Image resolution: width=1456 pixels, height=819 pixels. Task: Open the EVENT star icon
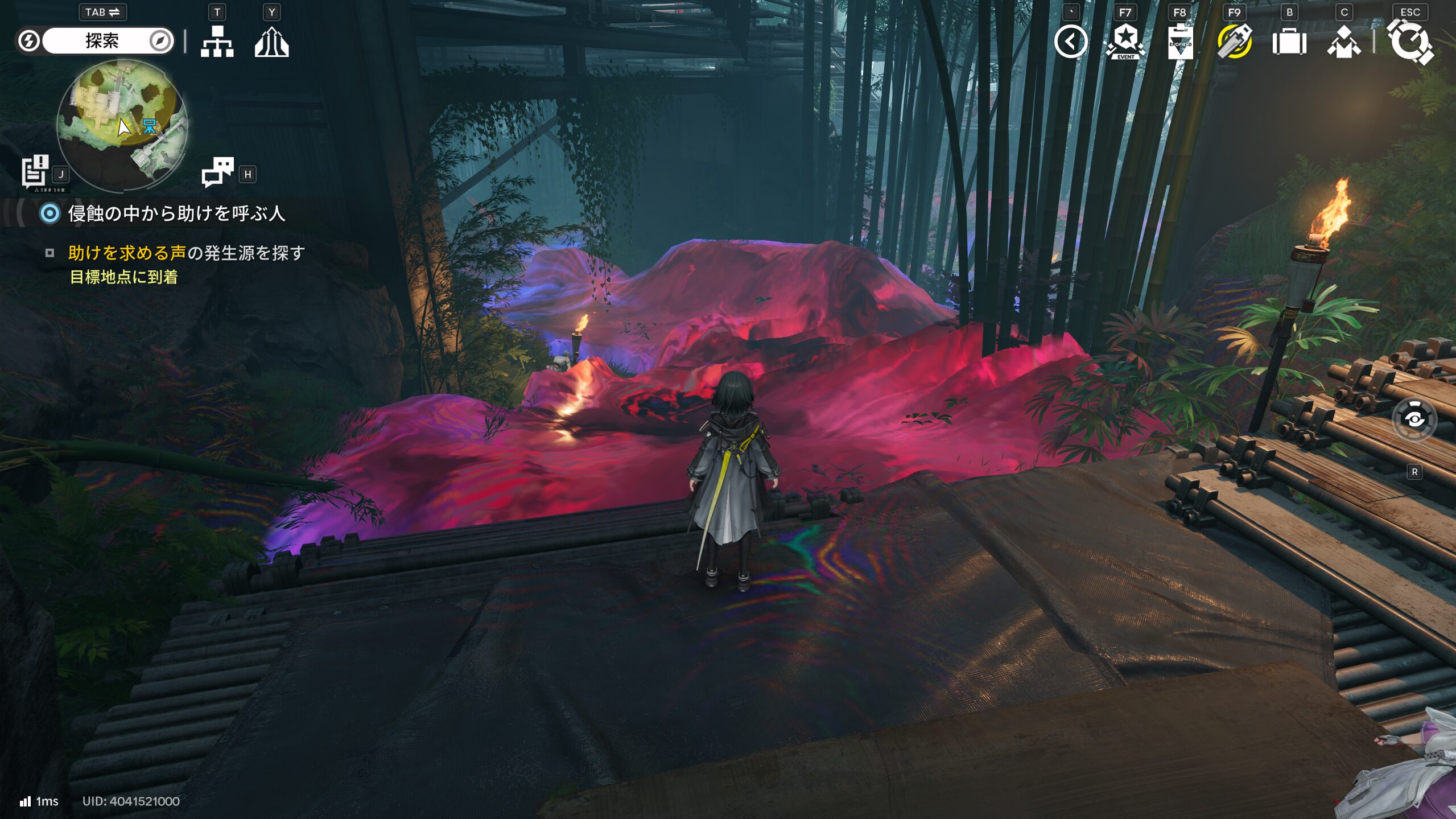click(x=1125, y=42)
